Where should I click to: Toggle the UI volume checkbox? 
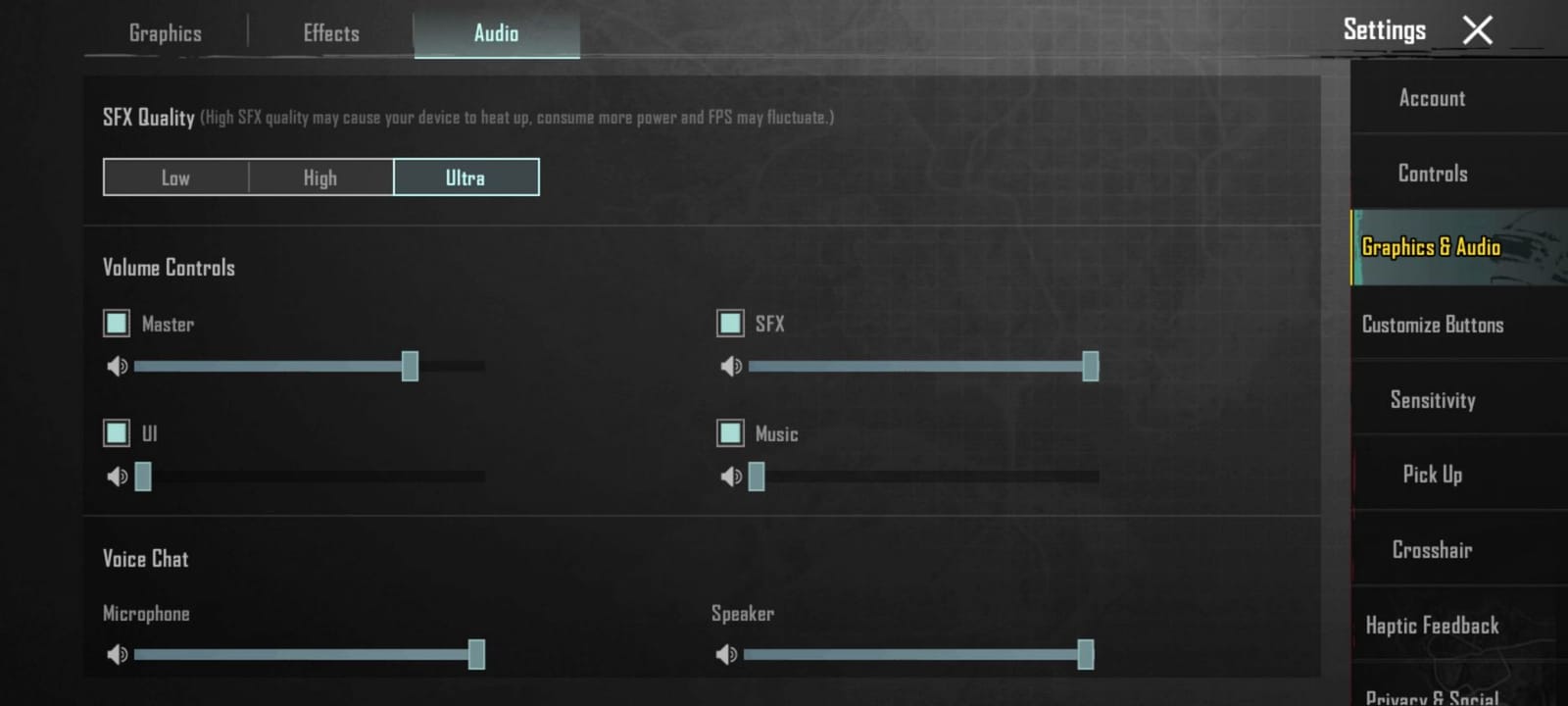pyautogui.click(x=116, y=432)
